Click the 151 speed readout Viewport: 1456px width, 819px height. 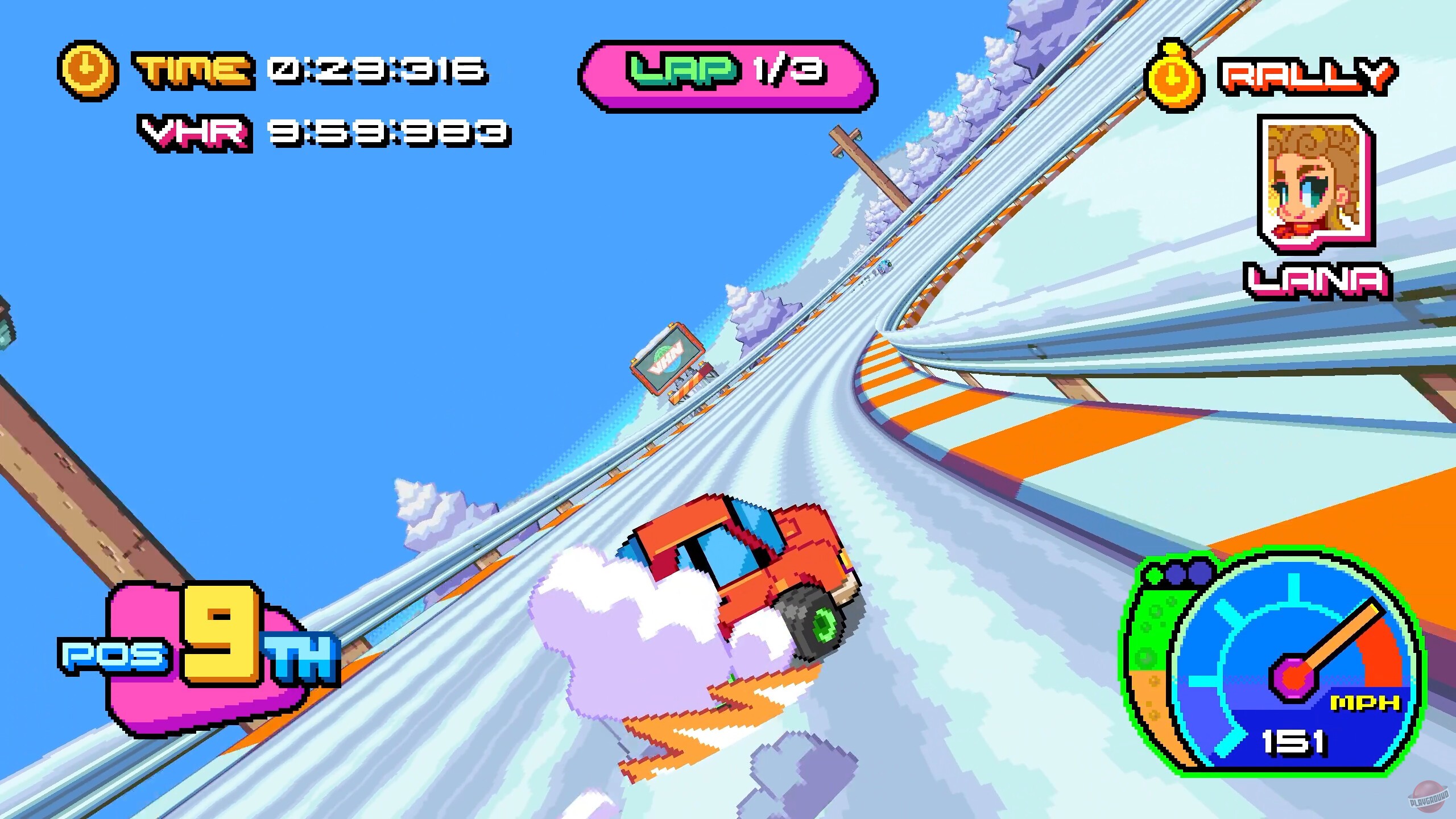1292,740
